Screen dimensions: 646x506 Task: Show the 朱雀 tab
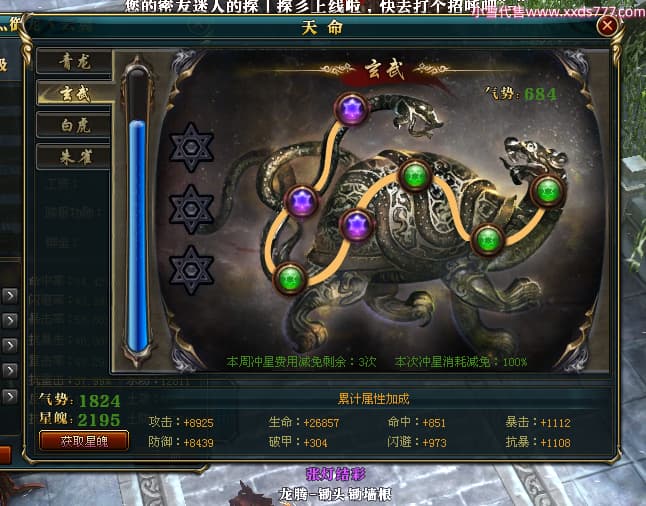(72, 157)
